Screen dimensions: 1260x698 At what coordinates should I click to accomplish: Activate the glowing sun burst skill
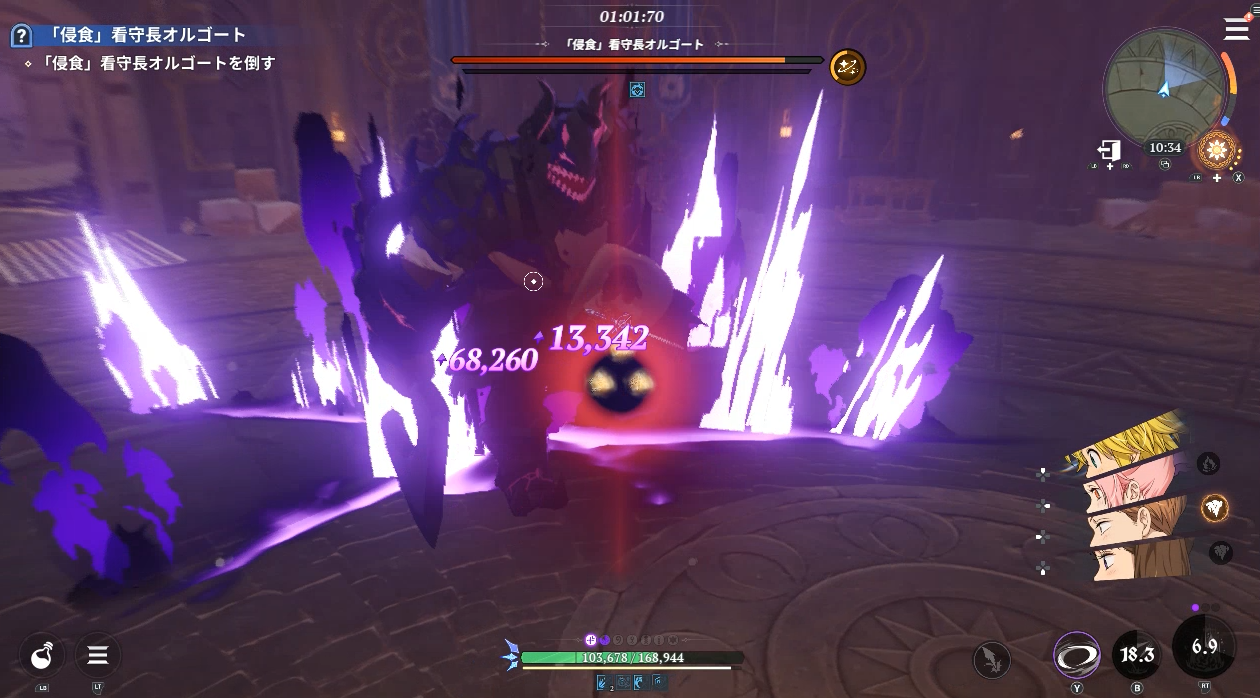tap(1217, 151)
